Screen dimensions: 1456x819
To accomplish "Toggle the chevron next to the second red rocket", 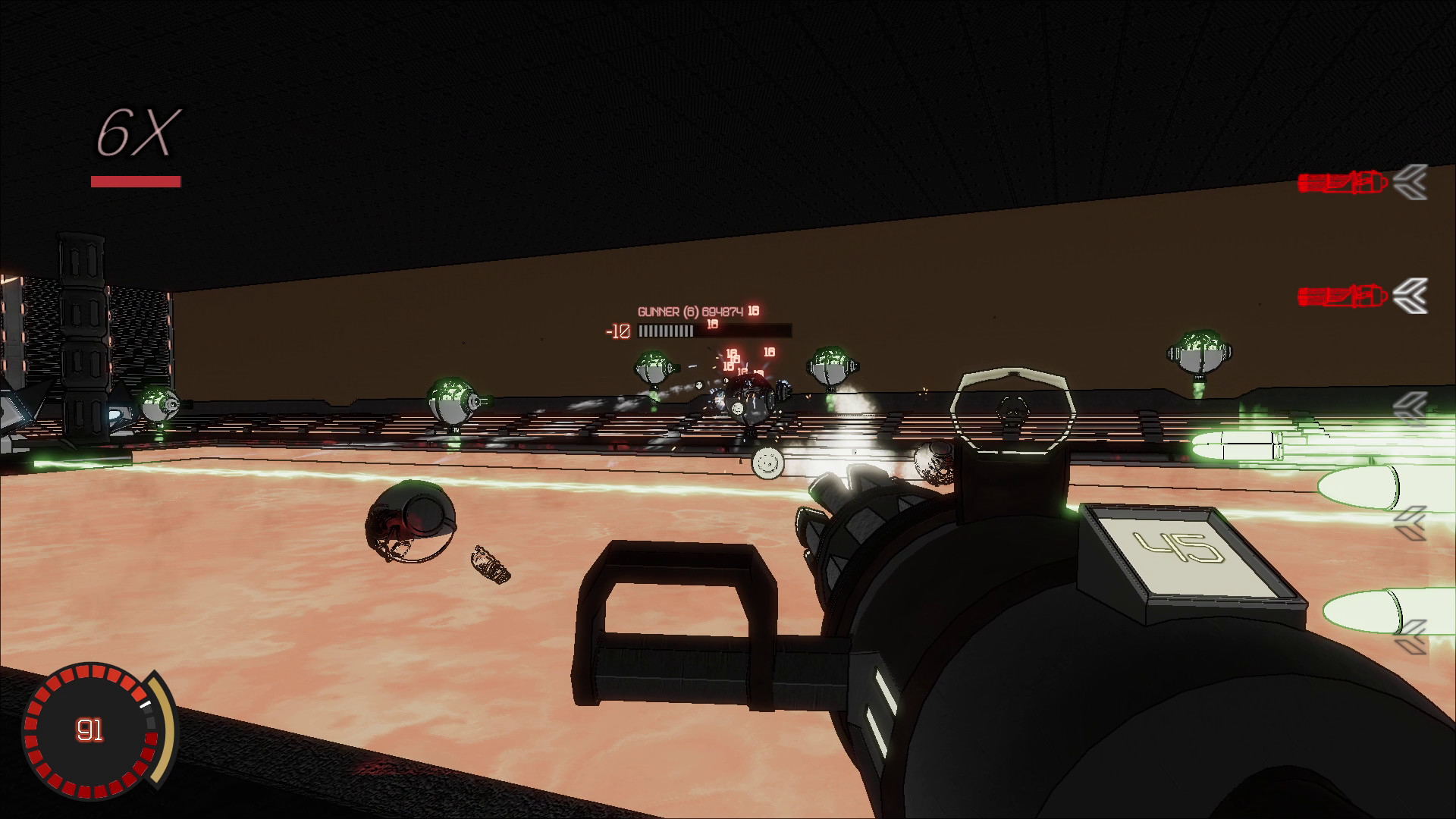I will (x=1410, y=297).
